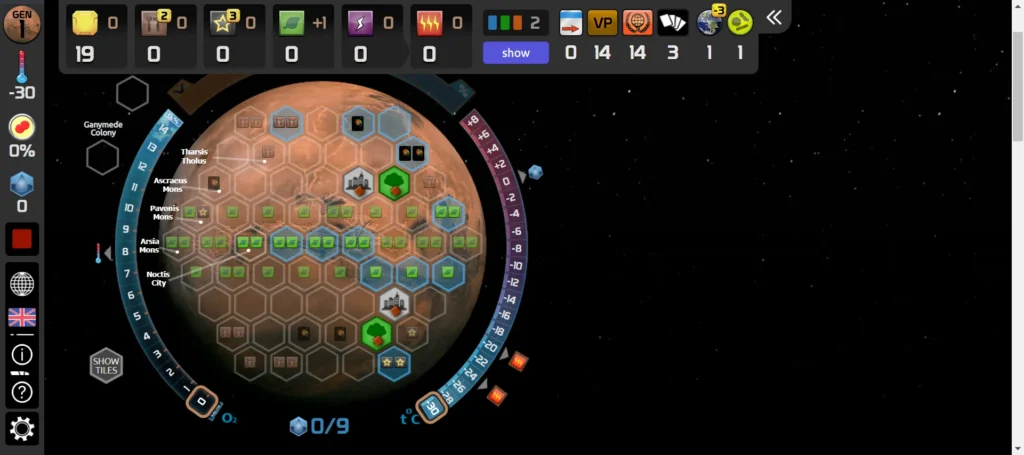Click the wireframe globe icon

point(22,283)
